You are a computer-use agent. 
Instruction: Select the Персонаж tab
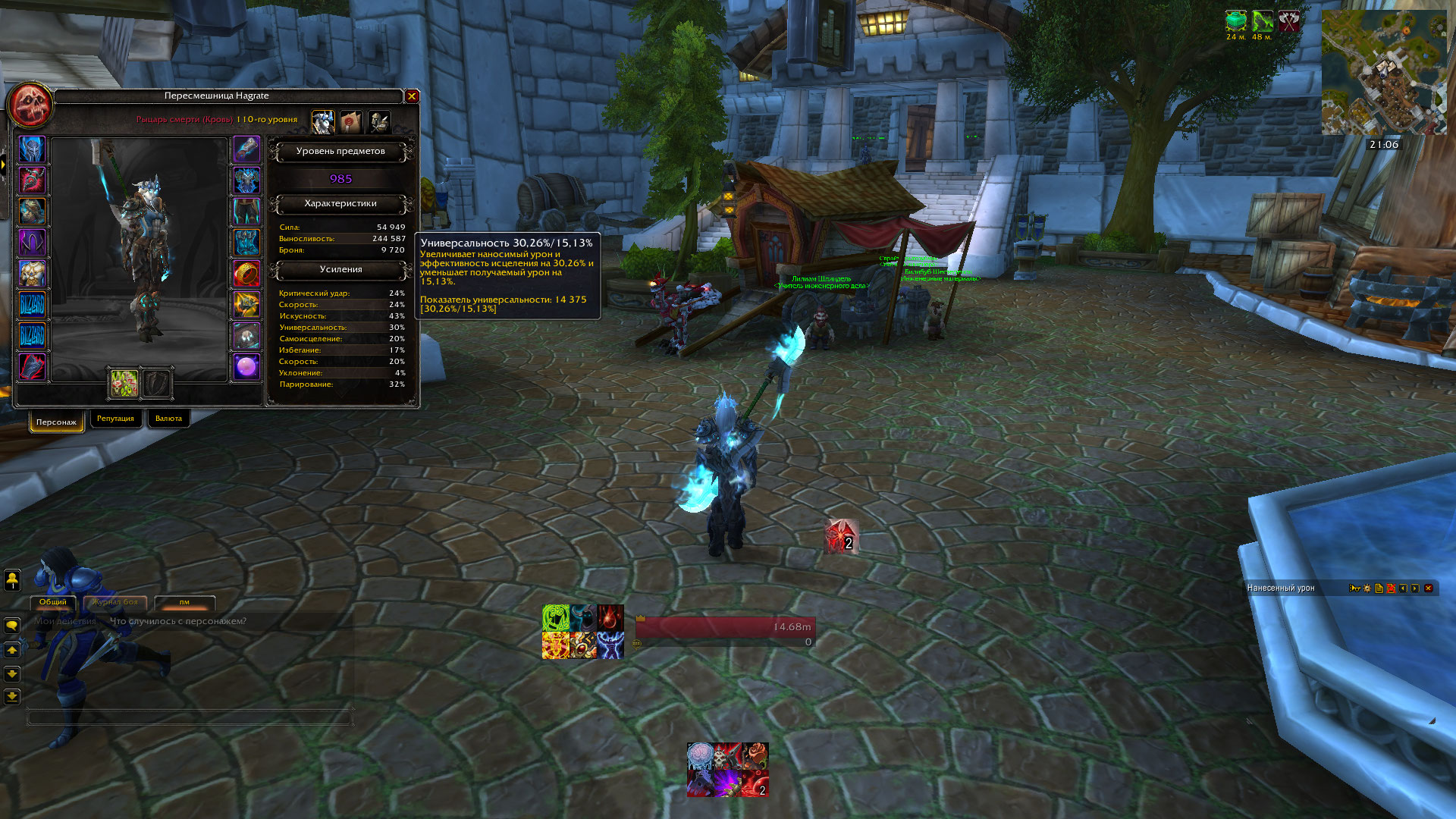coord(56,422)
